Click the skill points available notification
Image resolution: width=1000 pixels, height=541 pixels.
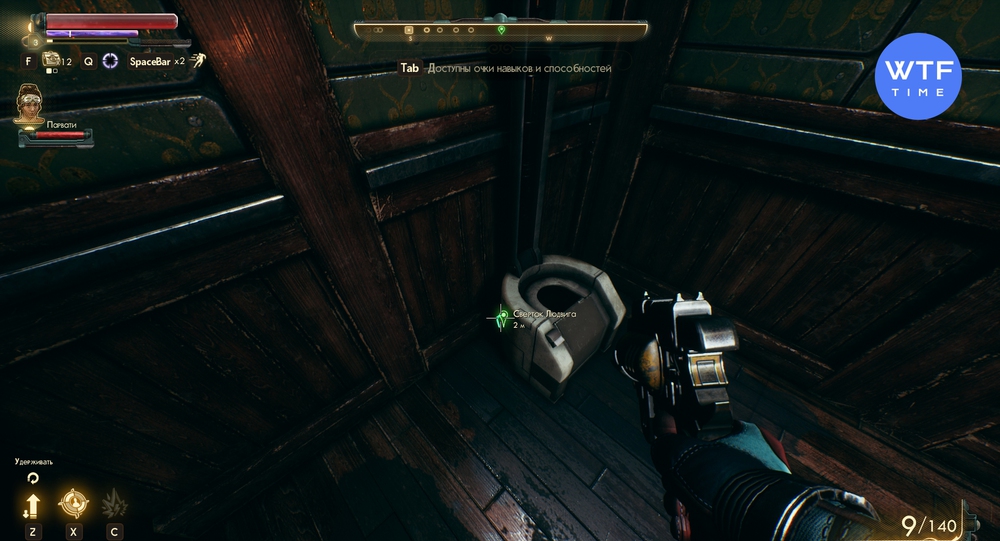506,69
